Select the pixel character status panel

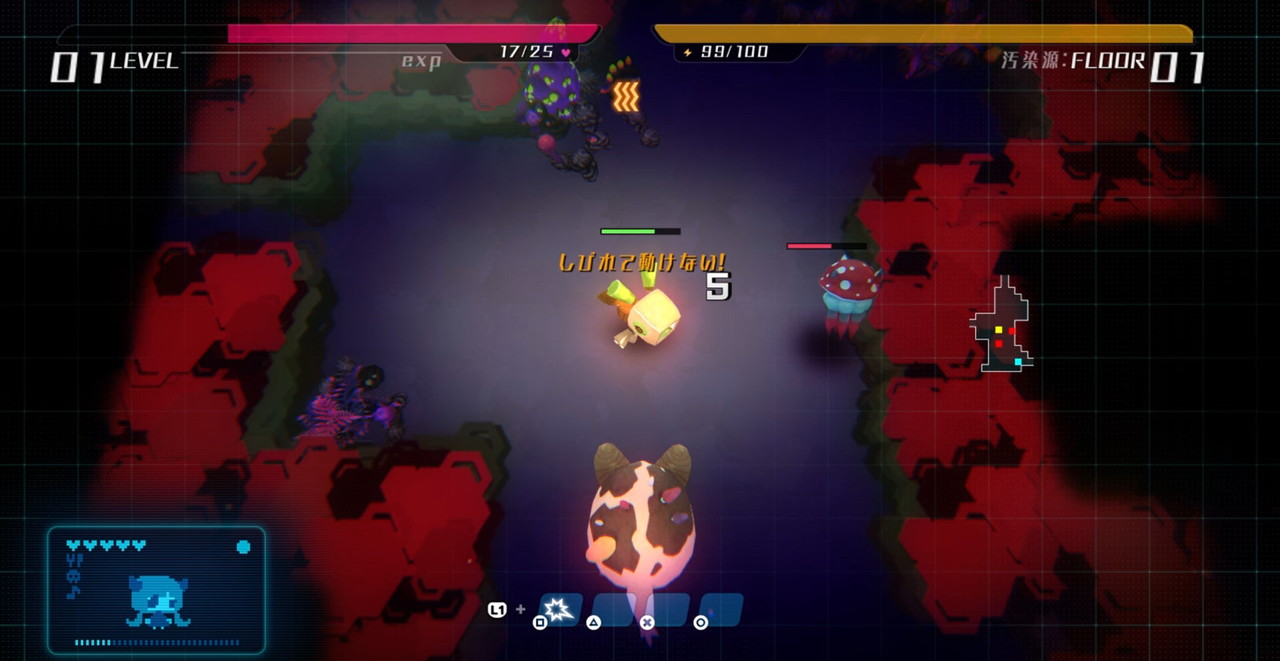click(157, 590)
